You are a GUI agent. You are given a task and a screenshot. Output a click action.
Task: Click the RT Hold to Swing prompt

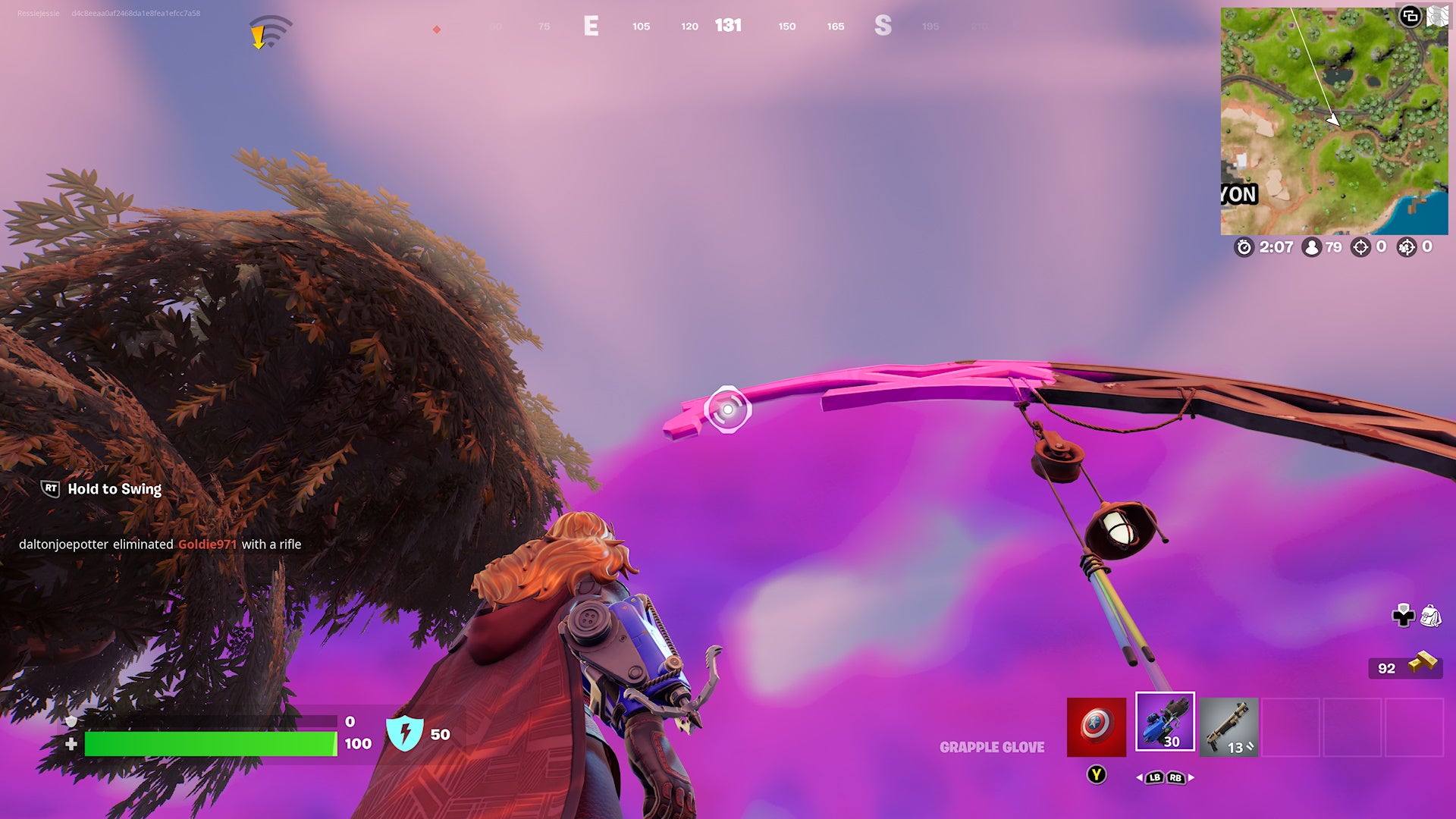coord(99,489)
